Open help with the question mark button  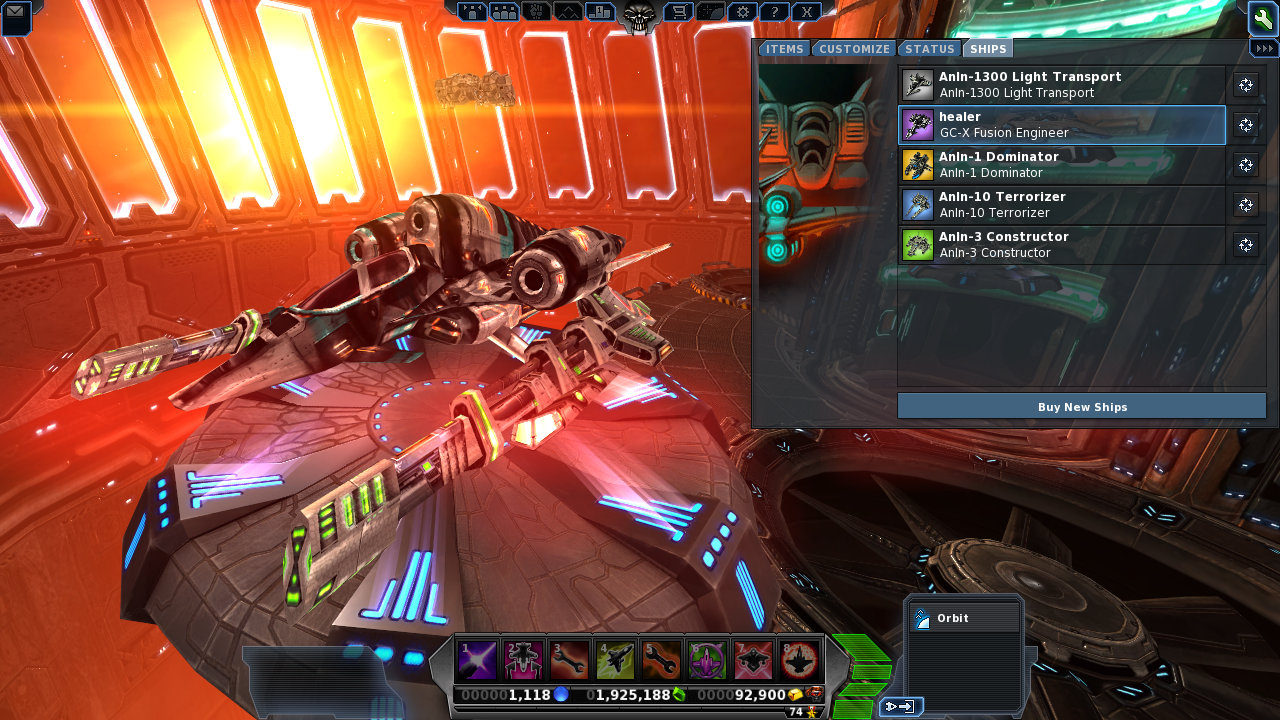(774, 12)
